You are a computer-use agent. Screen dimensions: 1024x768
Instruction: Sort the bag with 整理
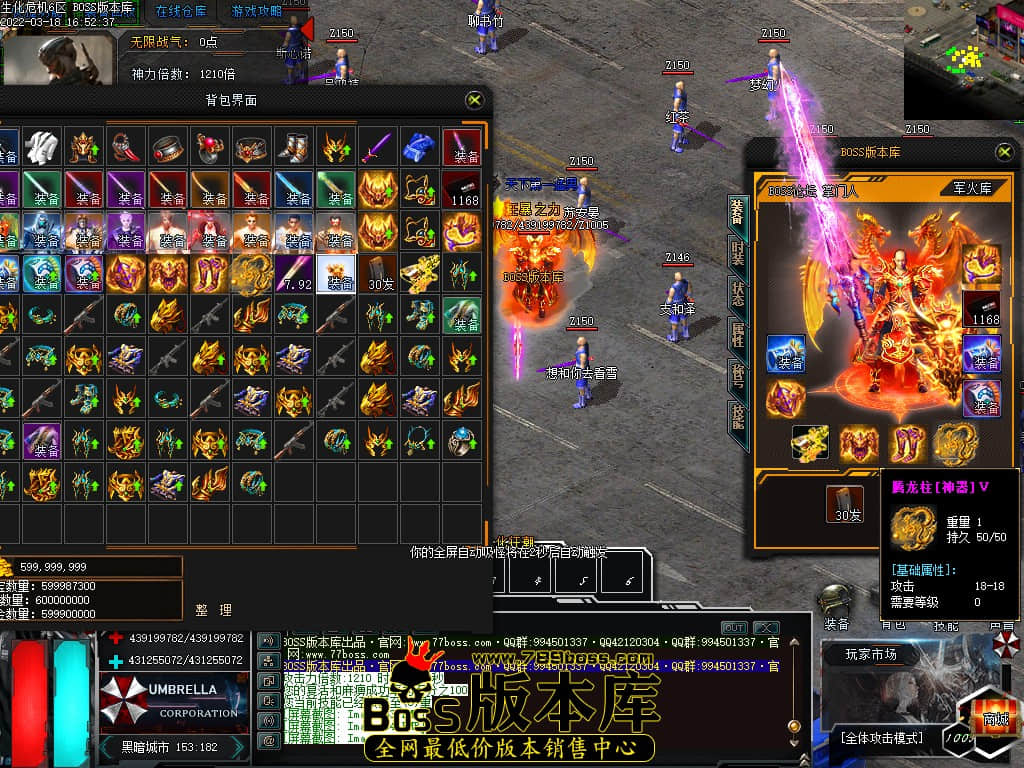pyautogui.click(x=213, y=609)
